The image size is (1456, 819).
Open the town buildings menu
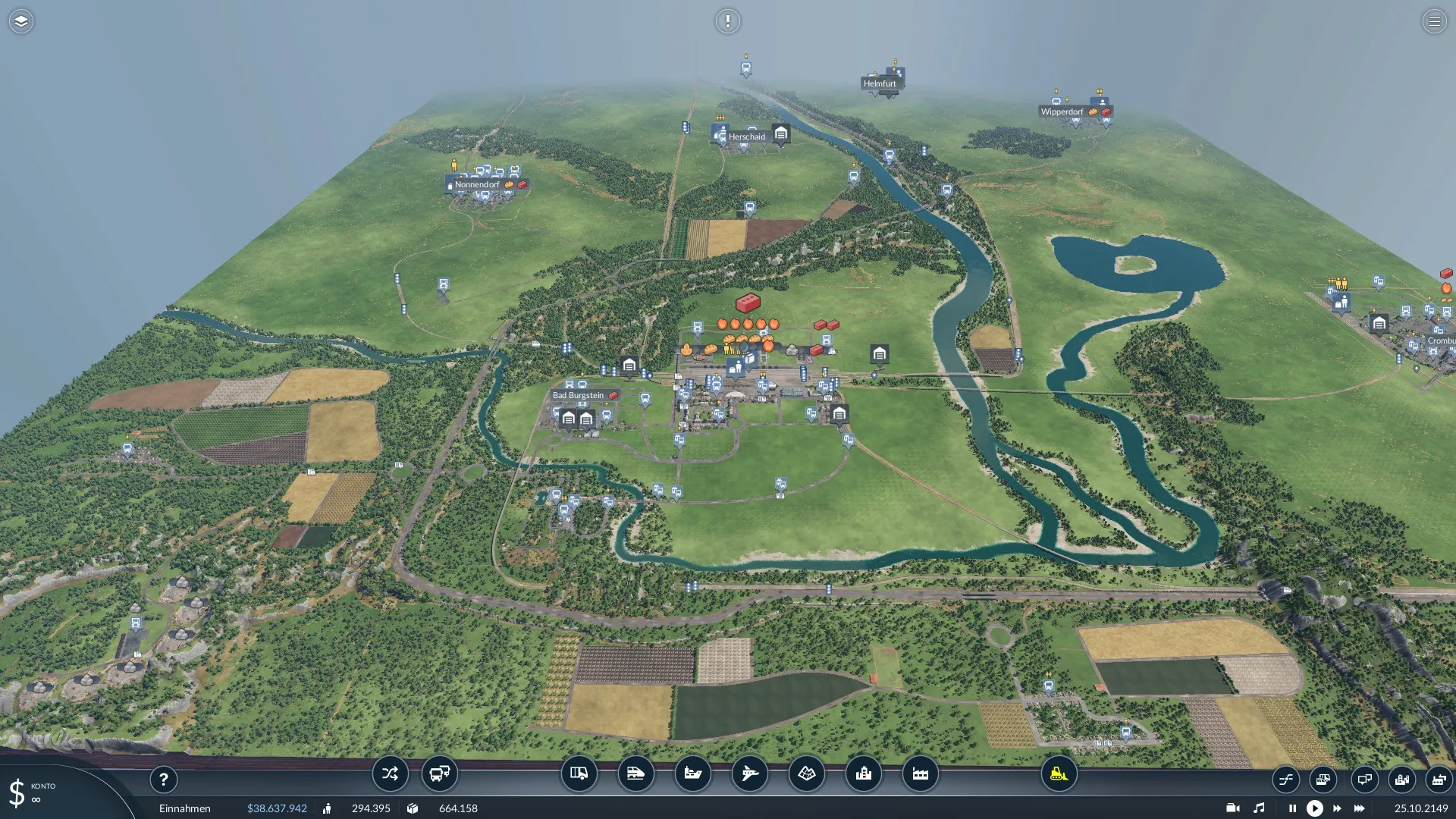(x=863, y=773)
